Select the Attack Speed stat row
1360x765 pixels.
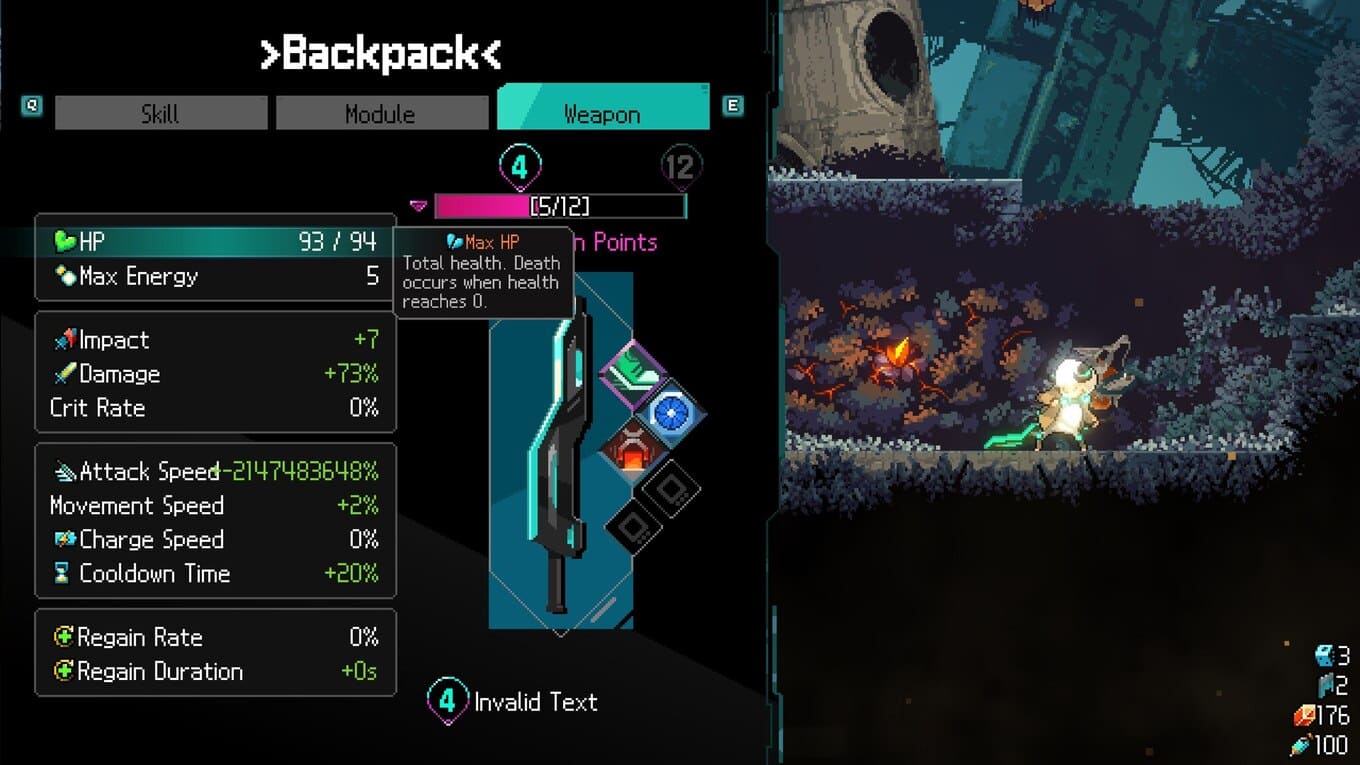click(x=215, y=471)
